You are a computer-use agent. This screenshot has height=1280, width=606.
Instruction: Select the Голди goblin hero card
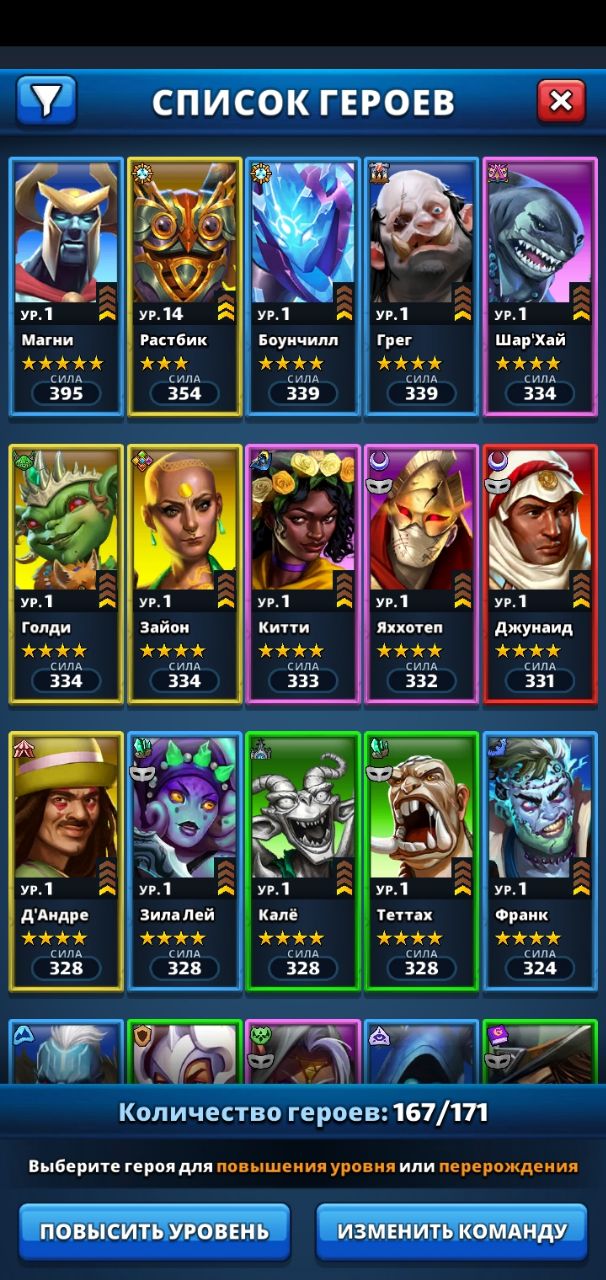pos(66,574)
